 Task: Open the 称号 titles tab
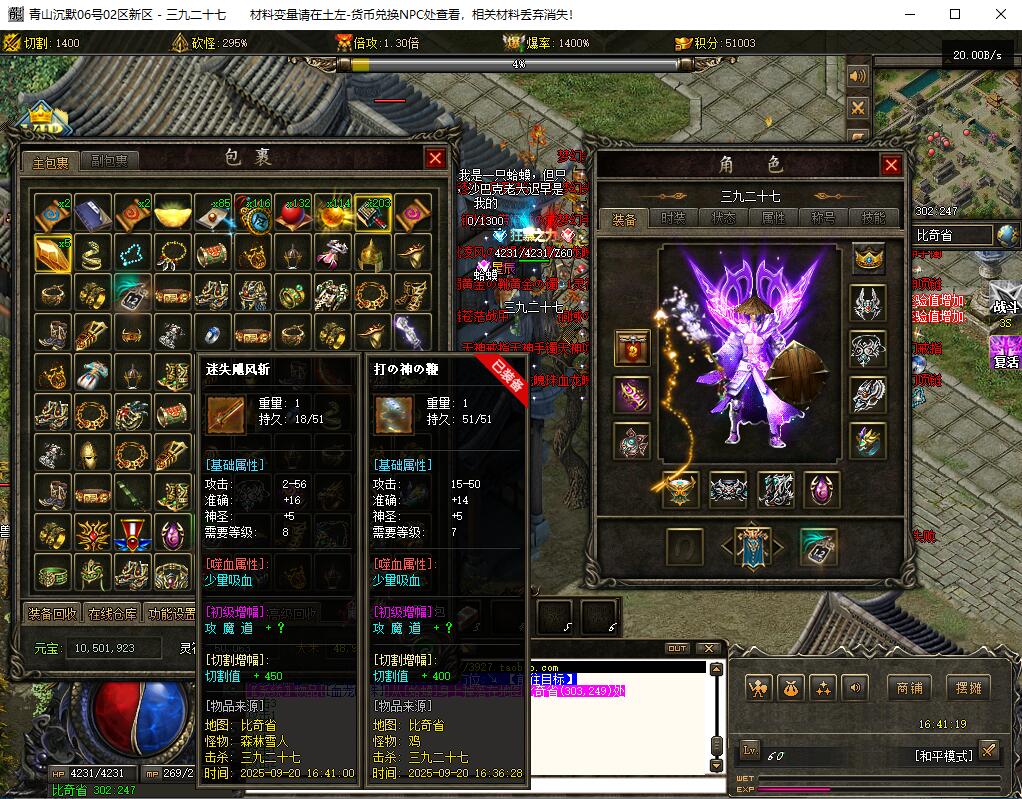coord(823,218)
